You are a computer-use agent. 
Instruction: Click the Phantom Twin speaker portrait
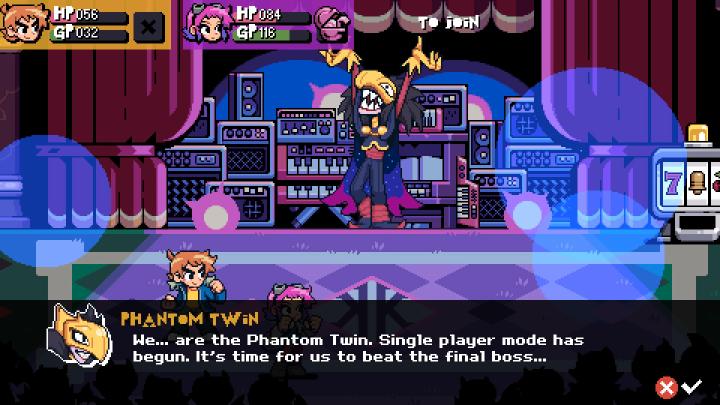(80, 335)
